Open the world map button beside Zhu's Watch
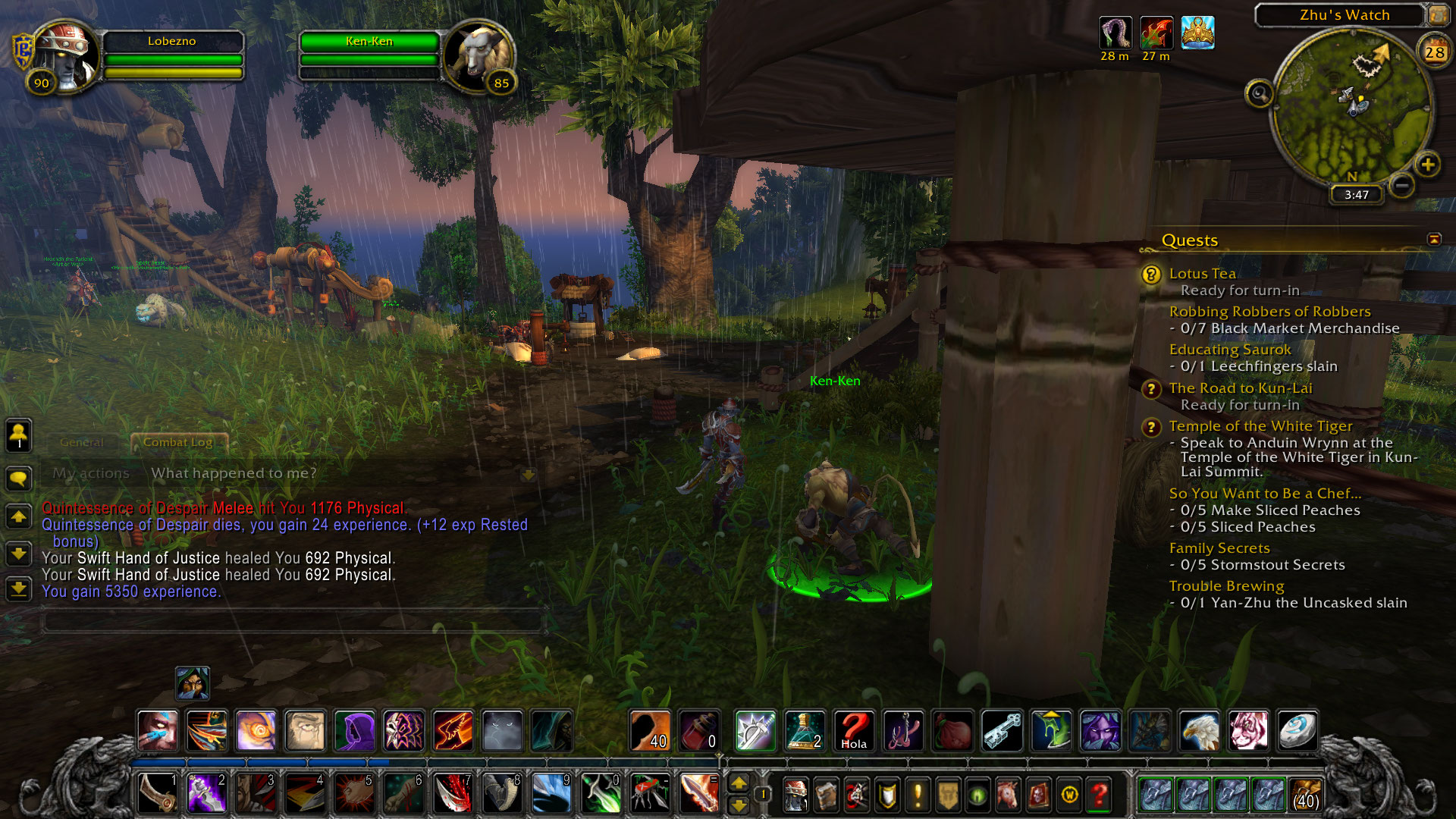Screen dimensions: 1456x819 click(1438, 14)
